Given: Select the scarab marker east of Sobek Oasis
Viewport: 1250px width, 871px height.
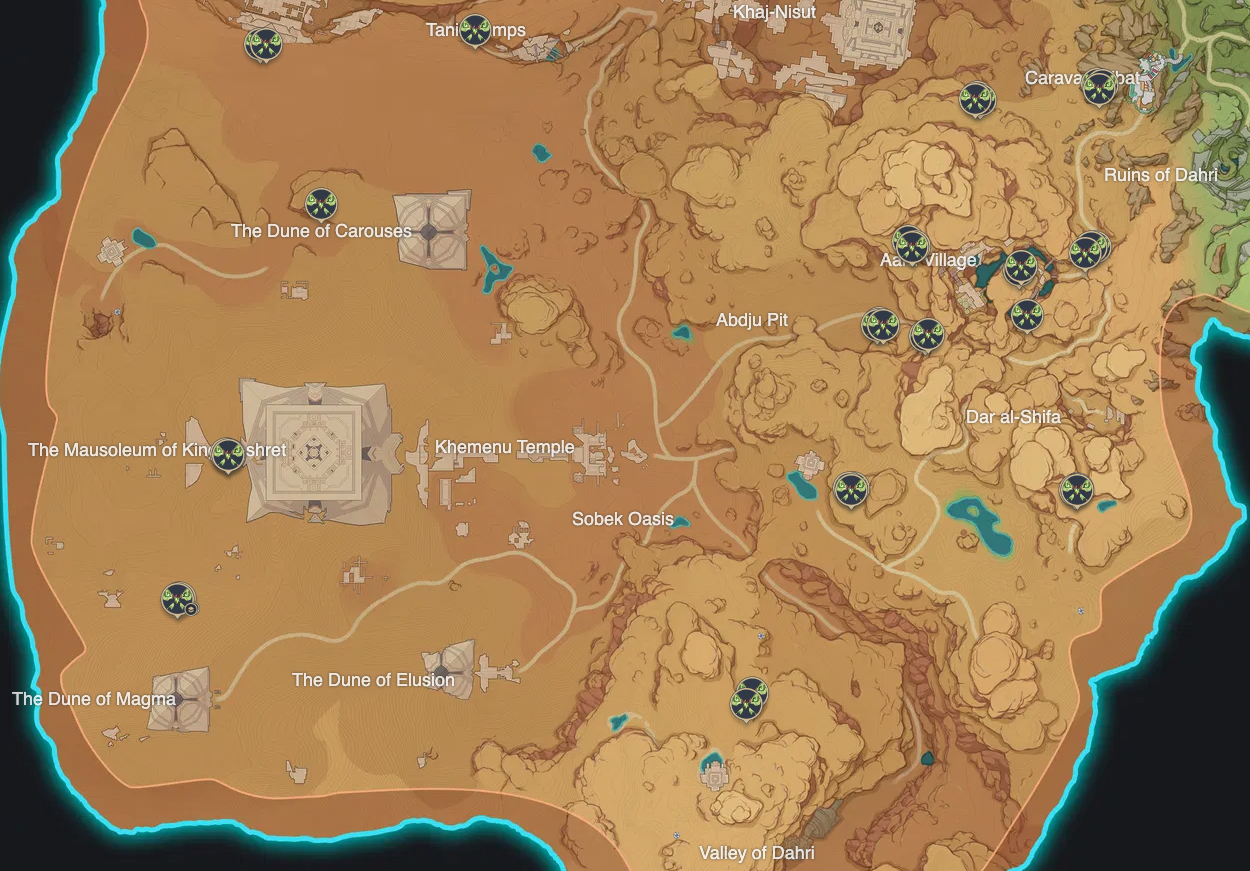Looking at the screenshot, I should pyautogui.click(x=850, y=489).
